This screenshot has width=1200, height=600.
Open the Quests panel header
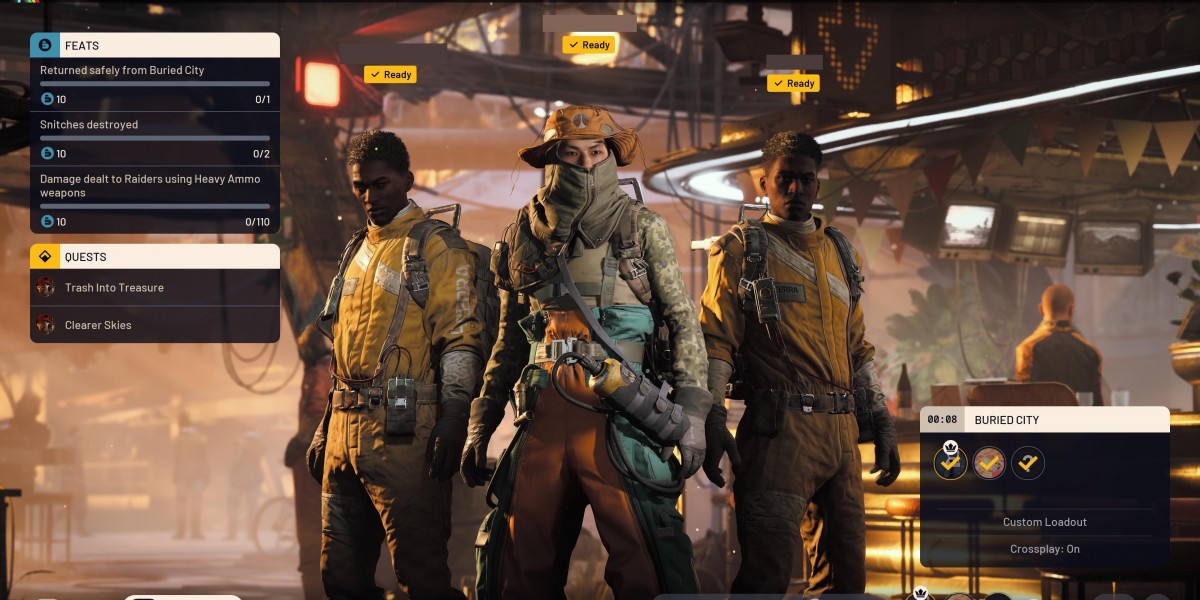[x=155, y=257]
